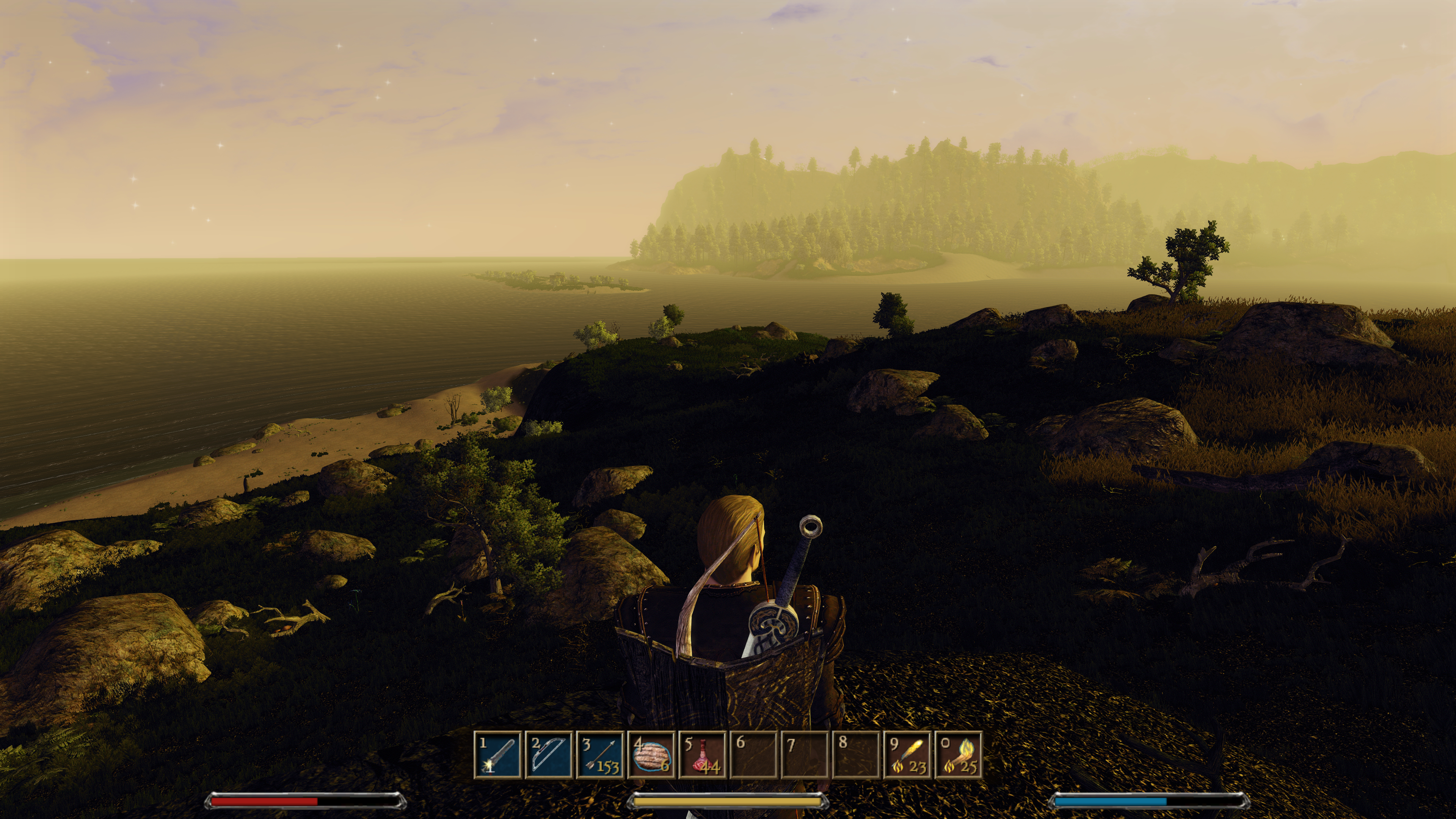1456x819 pixels.
Task: Select the fire arrow item with count 23
Action: 907,755
